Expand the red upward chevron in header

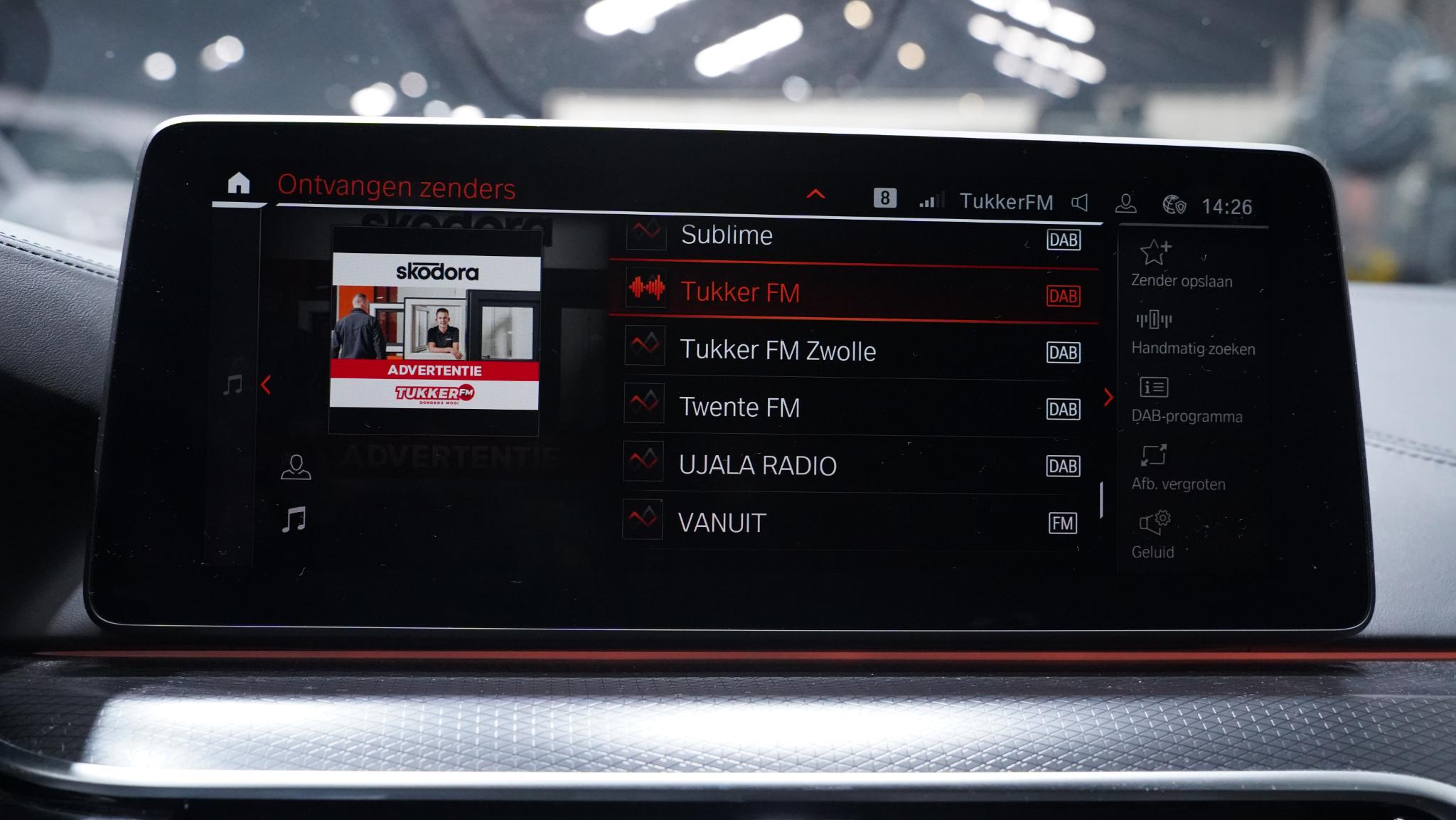click(x=815, y=193)
